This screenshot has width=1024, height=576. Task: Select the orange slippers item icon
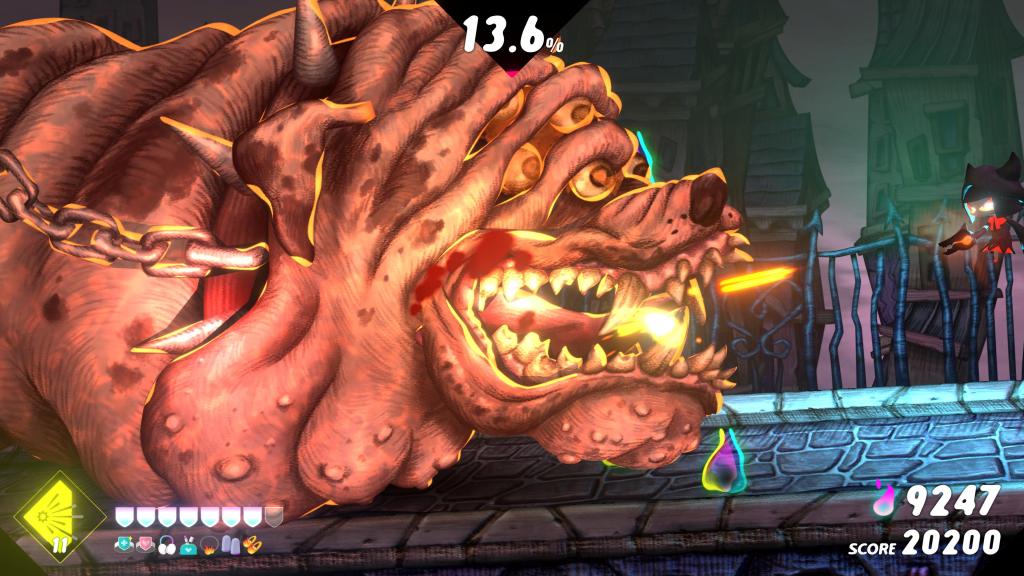click(x=251, y=545)
